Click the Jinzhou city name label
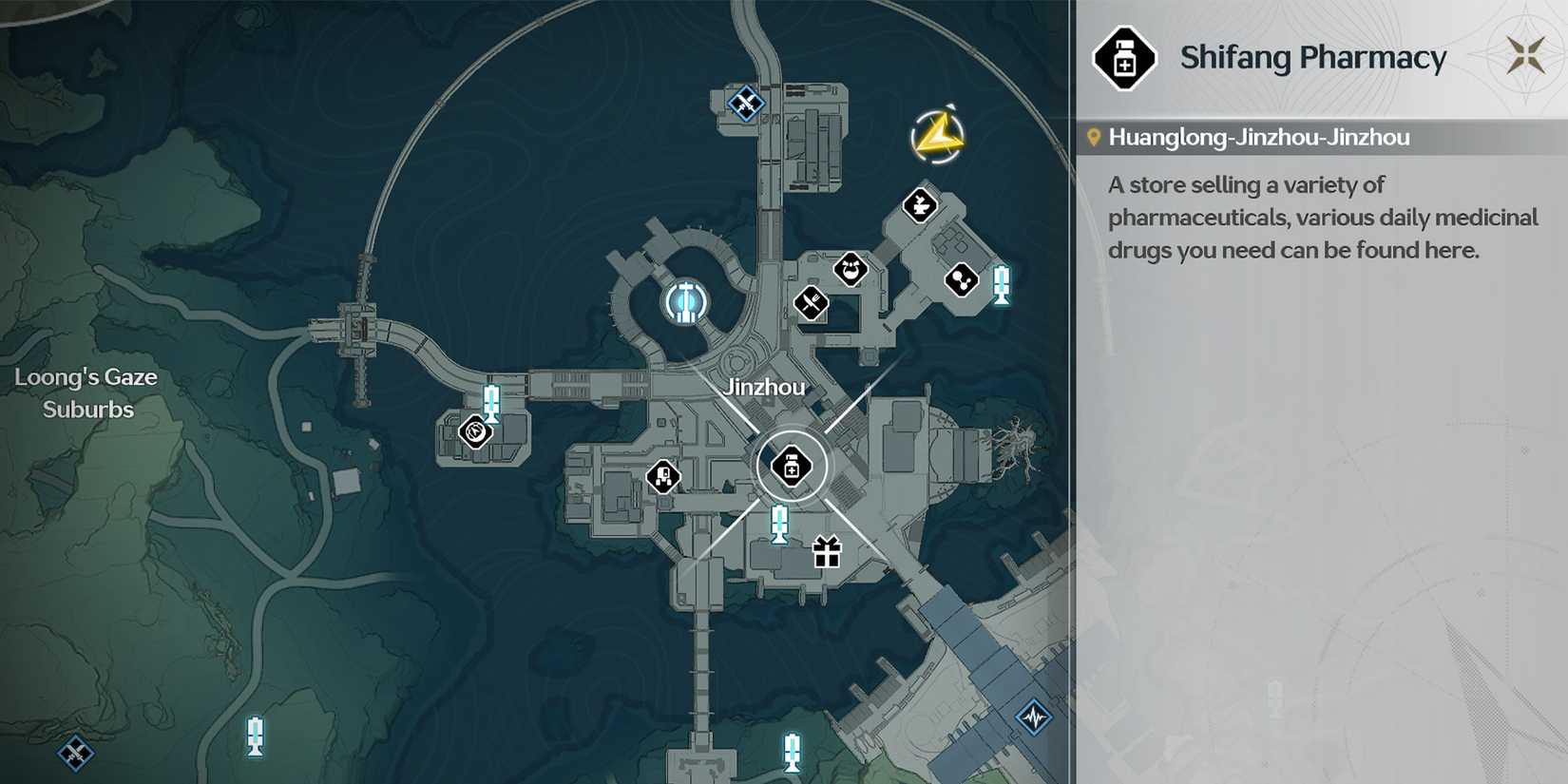The width and height of the screenshot is (1568, 784). 766,387
